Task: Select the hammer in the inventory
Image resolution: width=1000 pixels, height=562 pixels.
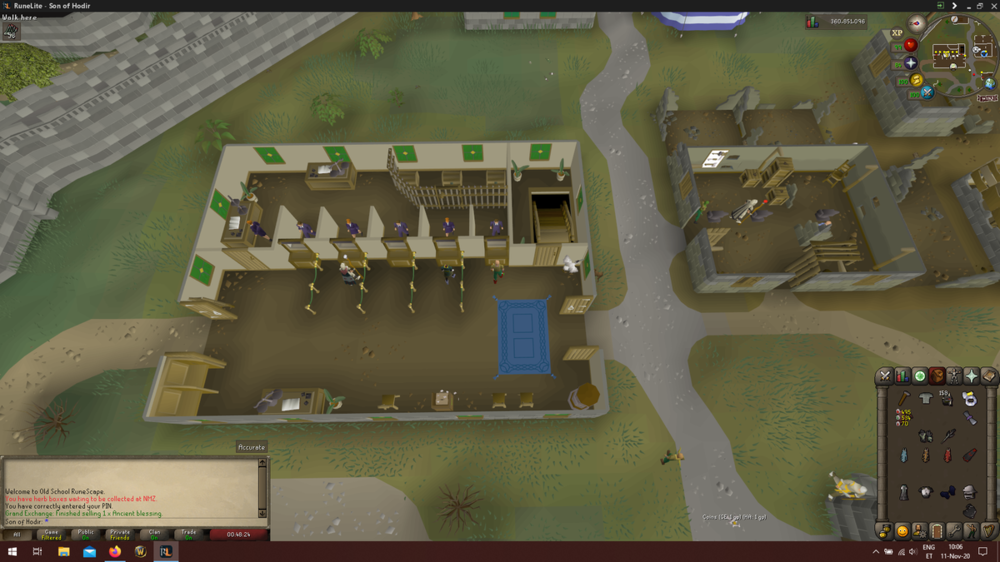Action: (903, 399)
